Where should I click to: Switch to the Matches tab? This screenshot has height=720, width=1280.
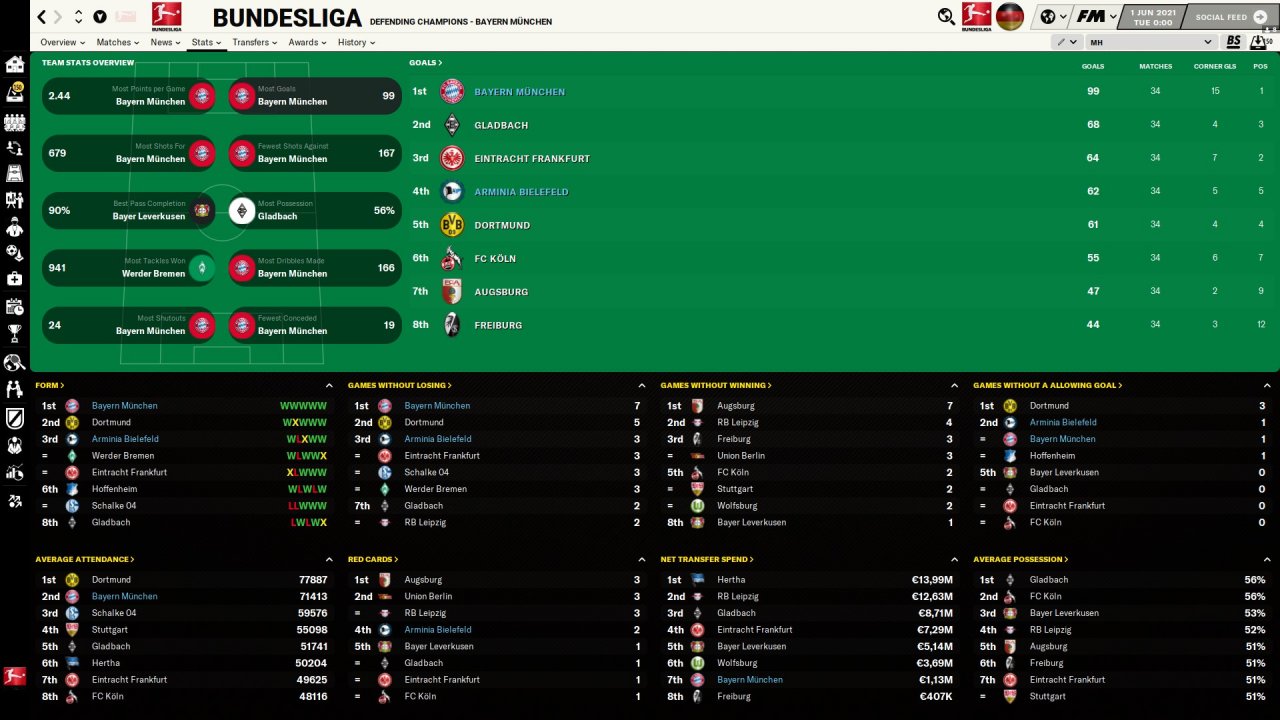[118, 42]
